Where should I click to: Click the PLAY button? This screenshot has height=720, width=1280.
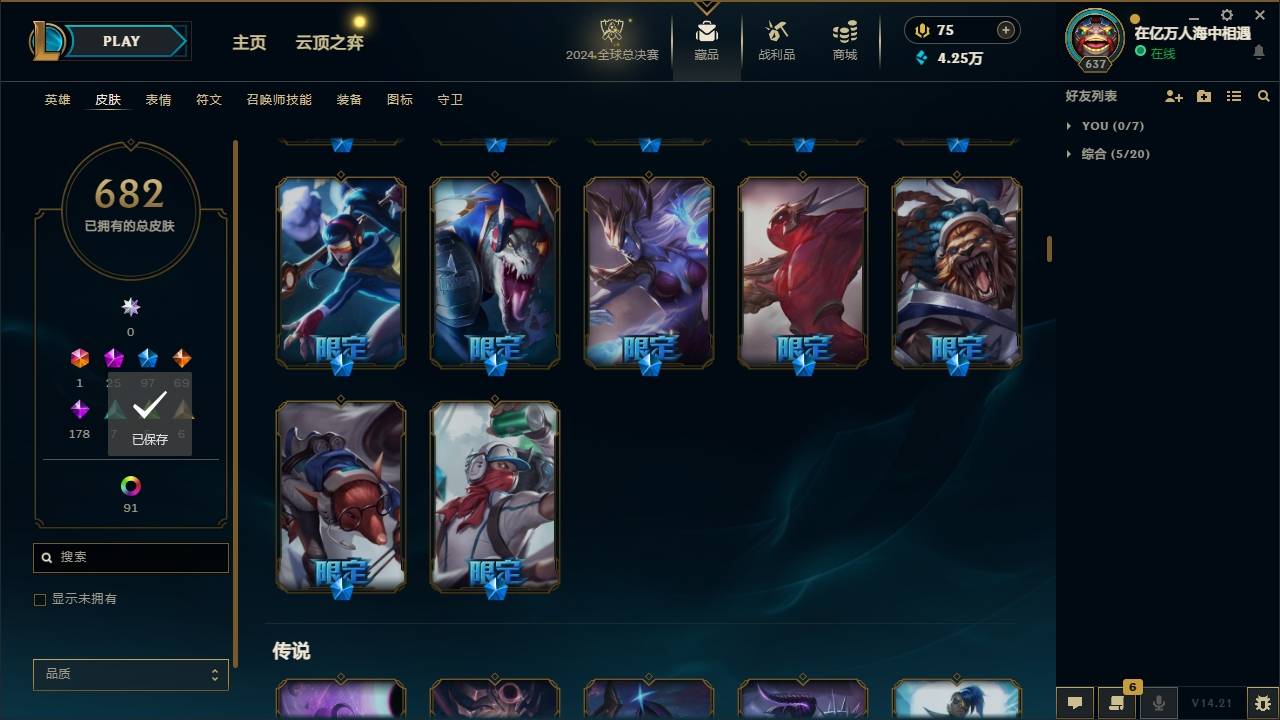click(121, 41)
